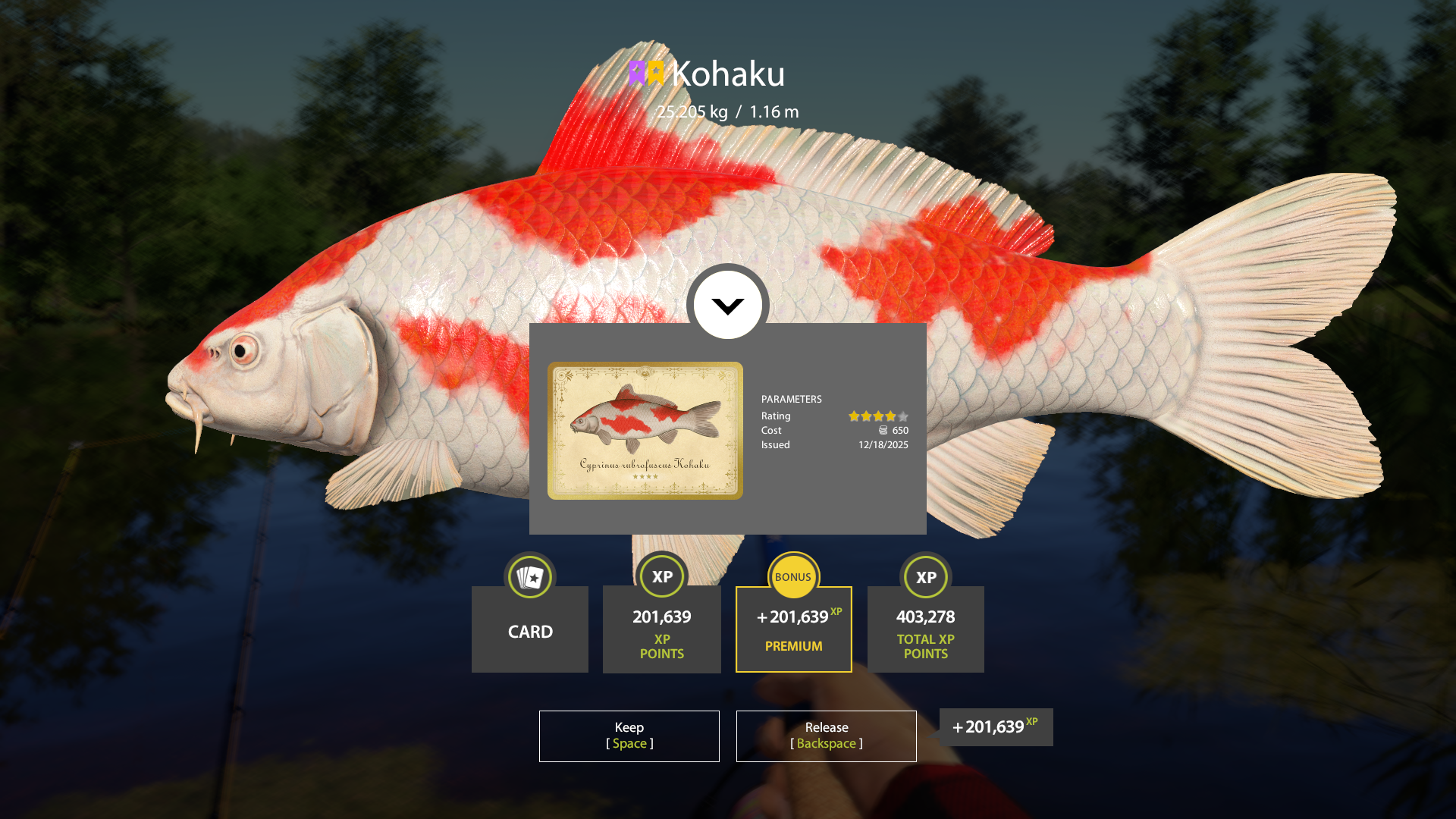Click the coin icon next to Cost 650

(883, 430)
